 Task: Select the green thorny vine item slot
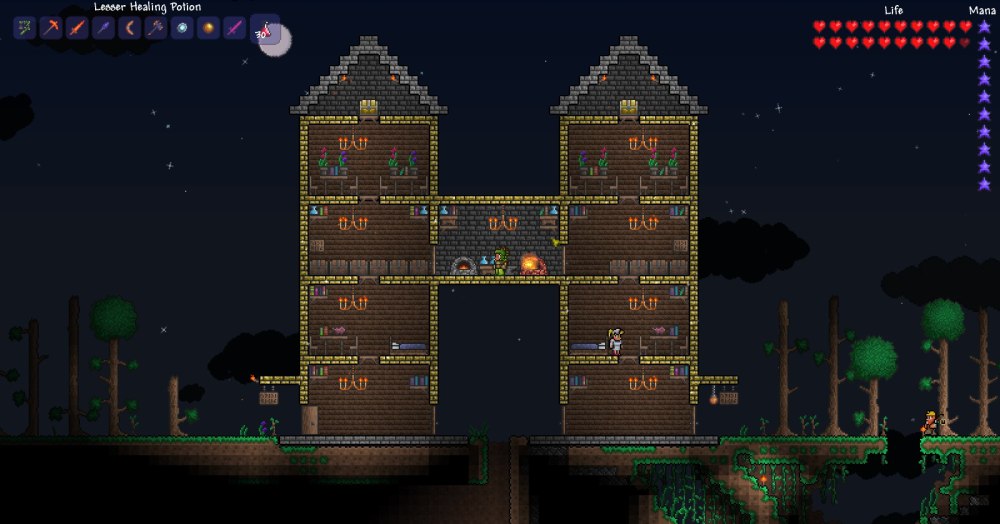(25, 28)
